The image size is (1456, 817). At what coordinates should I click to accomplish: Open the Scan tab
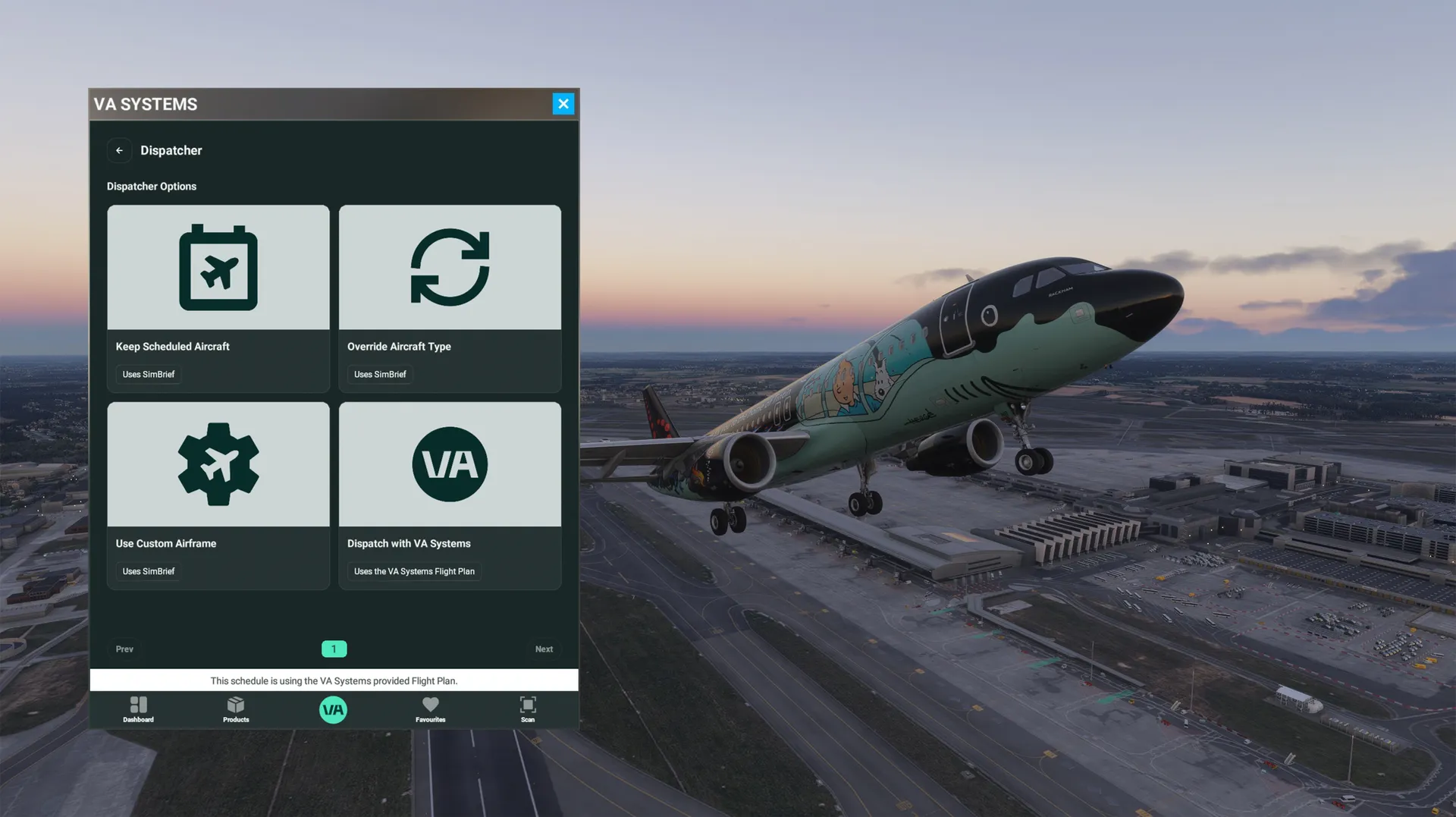pyautogui.click(x=528, y=709)
